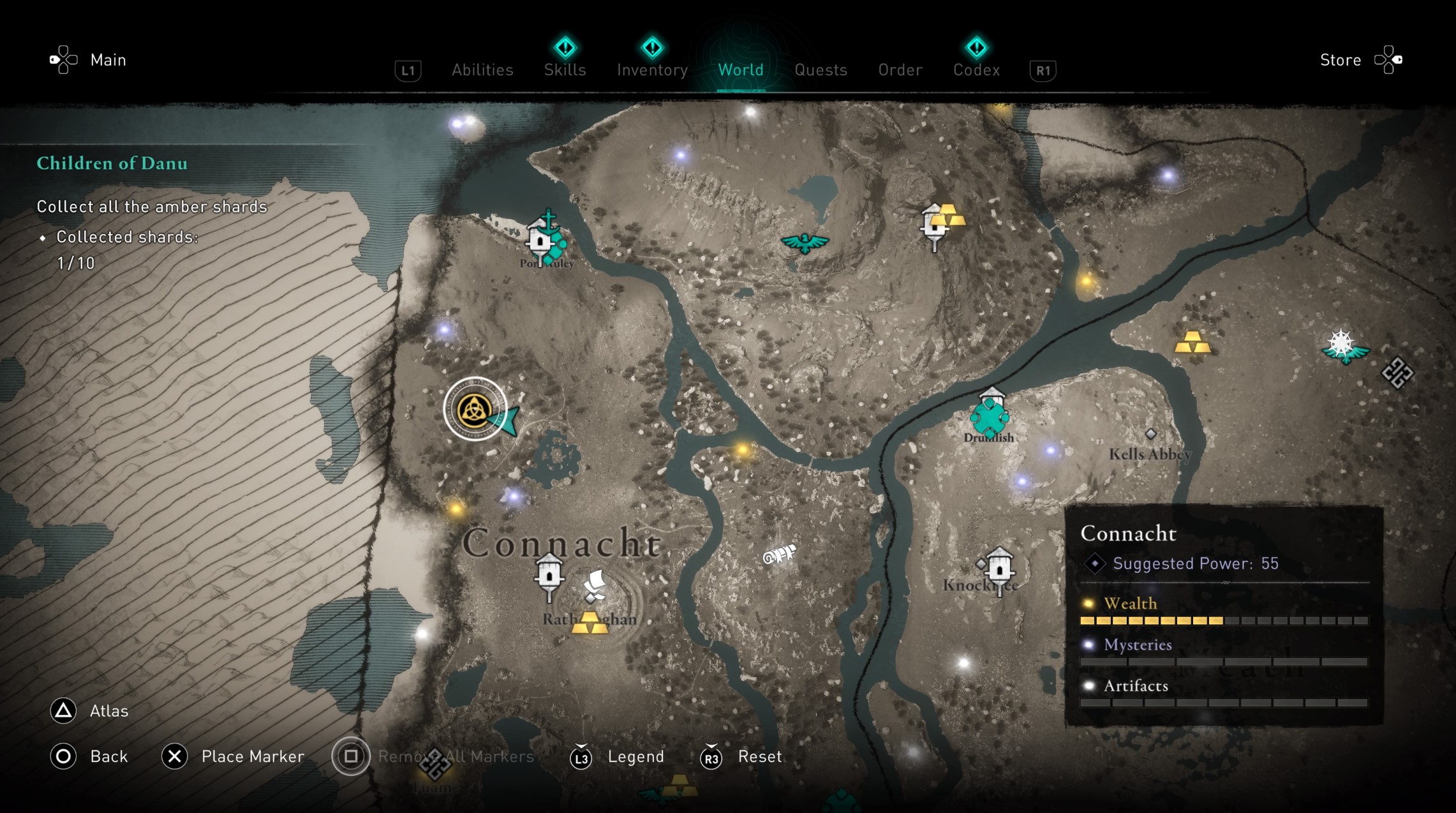Go to the Inventory tab
Screen dimensions: 1456x813
tap(652, 70)
